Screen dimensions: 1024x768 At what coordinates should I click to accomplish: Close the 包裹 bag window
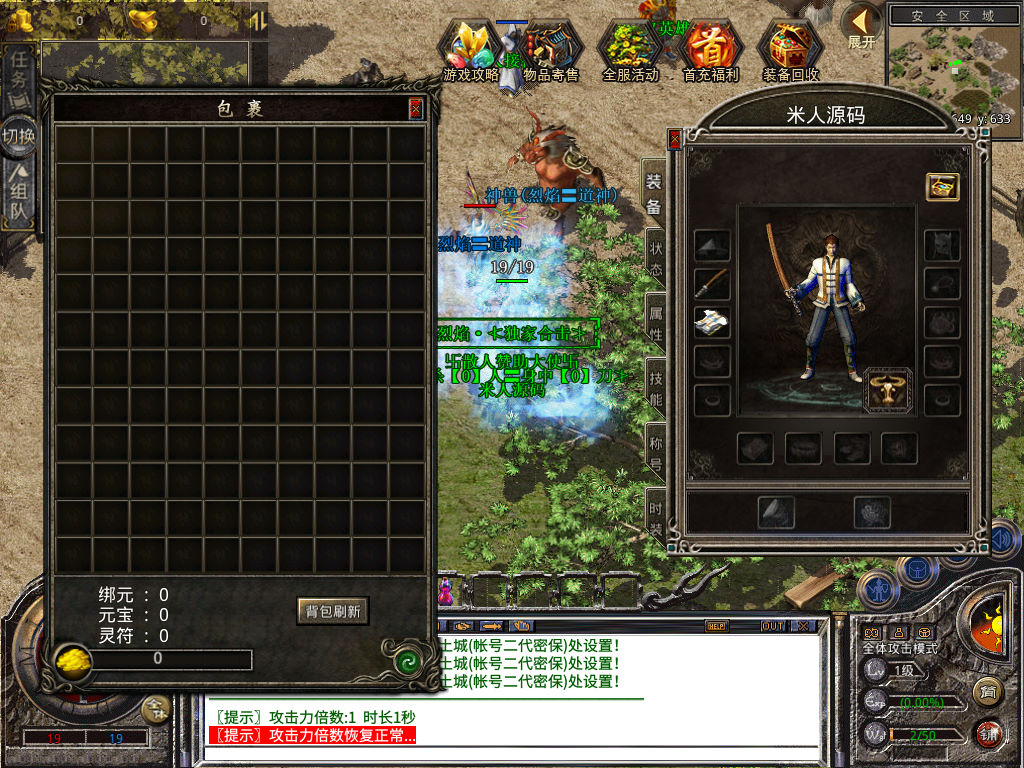pyautogui.click(x=416, y=108)
